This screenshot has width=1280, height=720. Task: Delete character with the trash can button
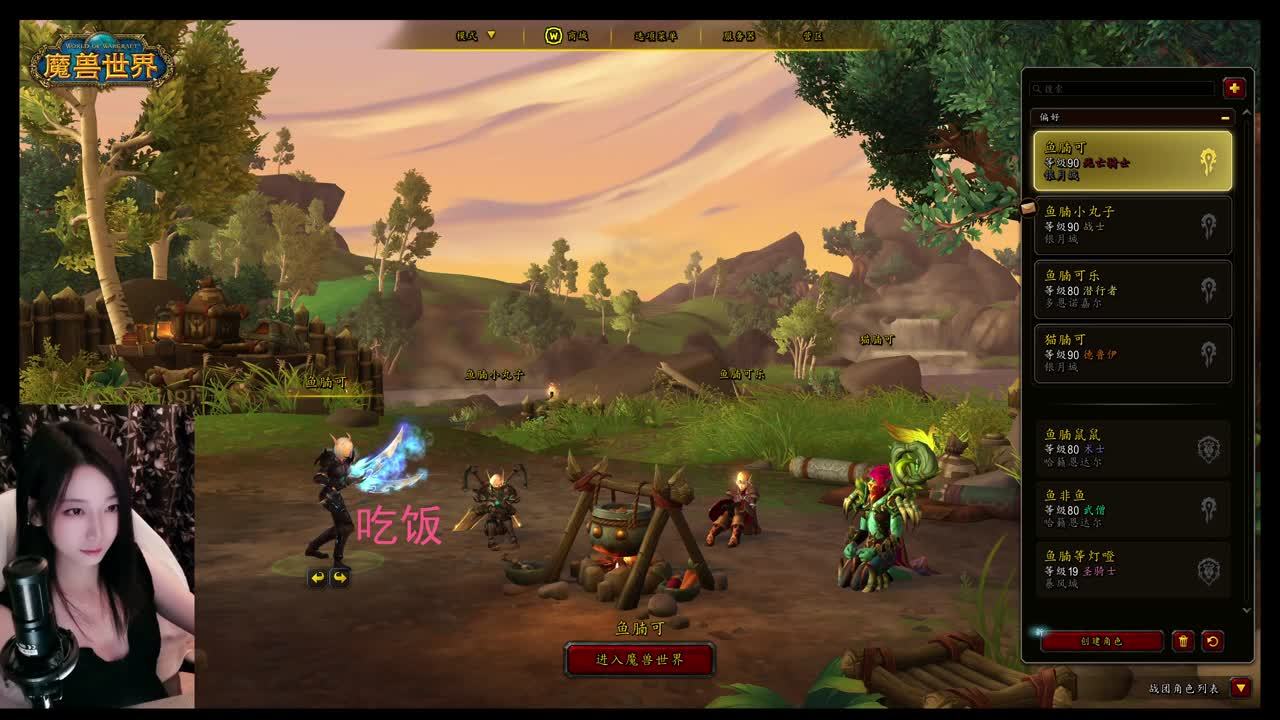point(1183,641)
